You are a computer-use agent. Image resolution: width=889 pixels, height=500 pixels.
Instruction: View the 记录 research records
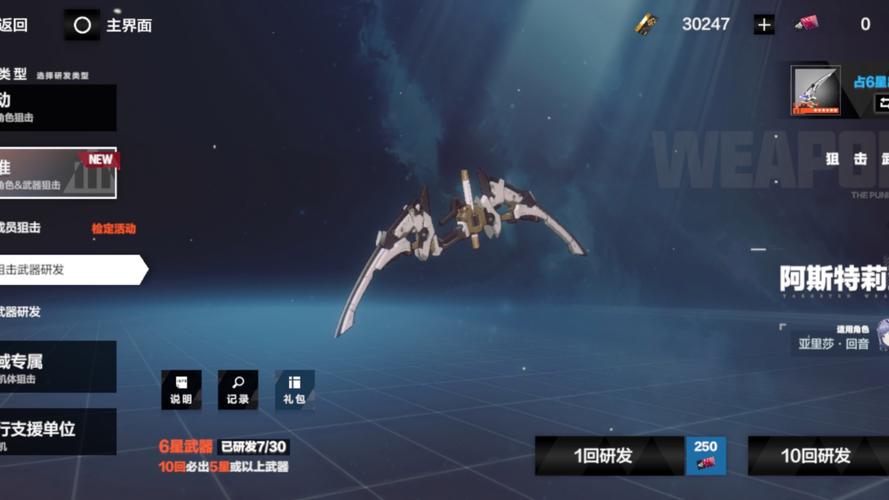coord(238,389)
